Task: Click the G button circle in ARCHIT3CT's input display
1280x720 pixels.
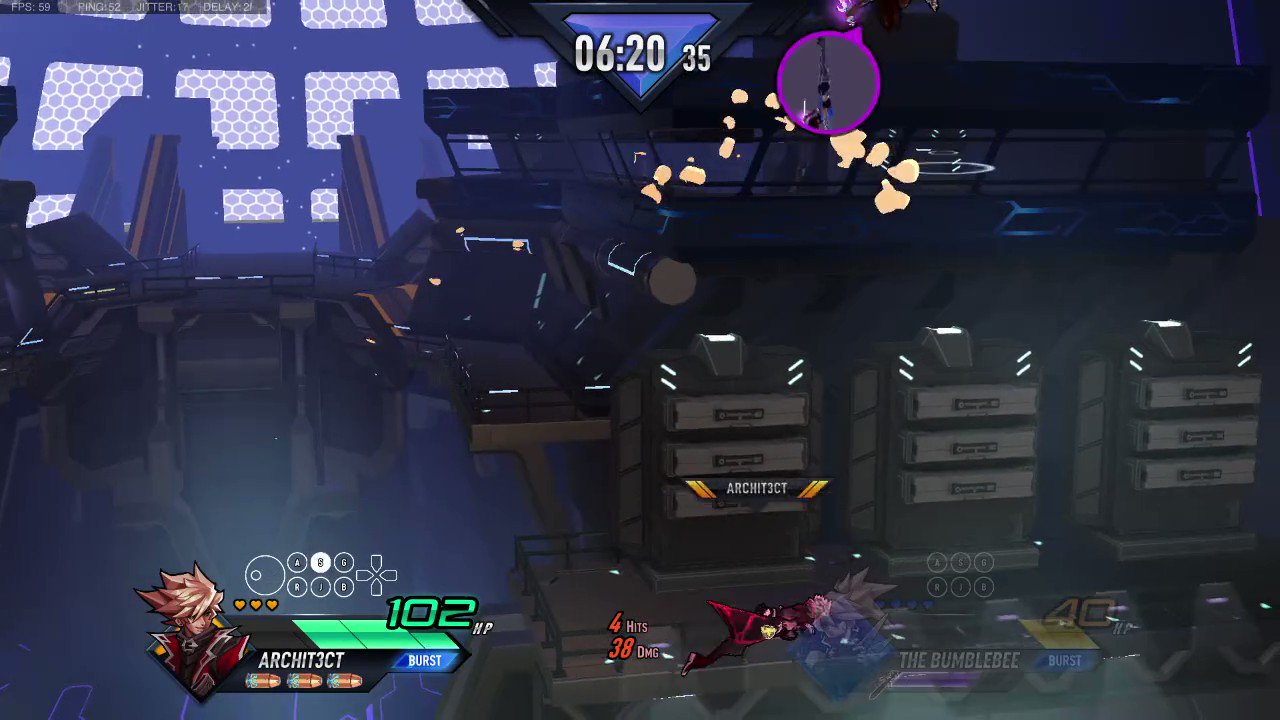Action: coord(343,563)
